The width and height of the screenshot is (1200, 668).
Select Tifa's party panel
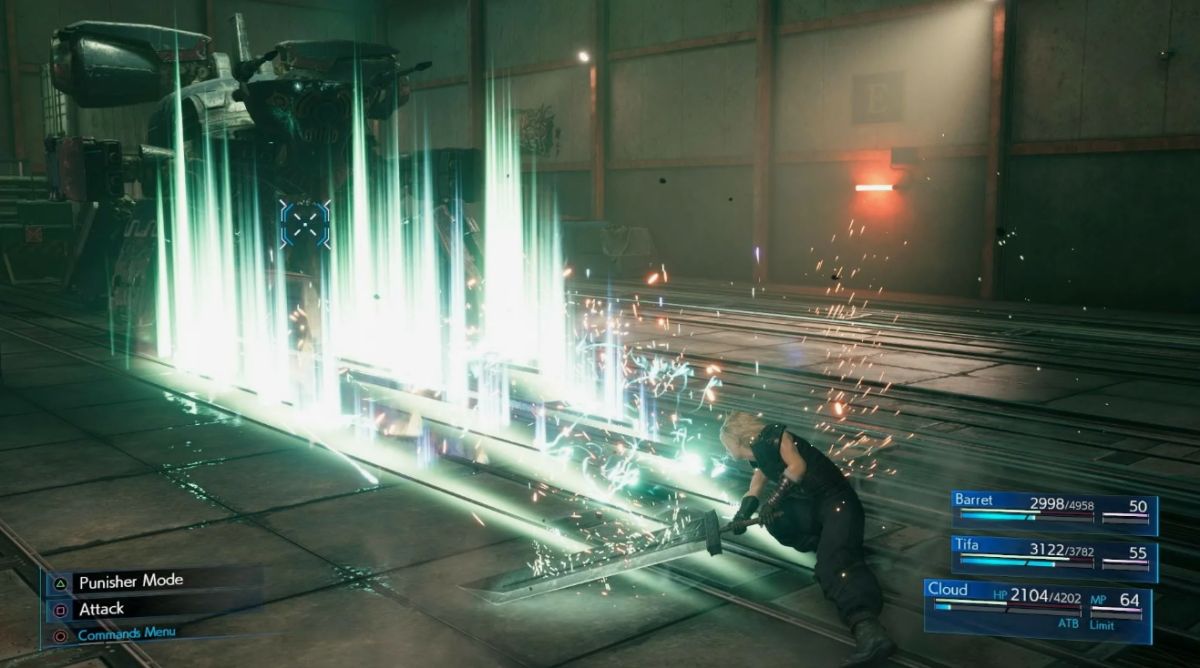[1053, 556]
